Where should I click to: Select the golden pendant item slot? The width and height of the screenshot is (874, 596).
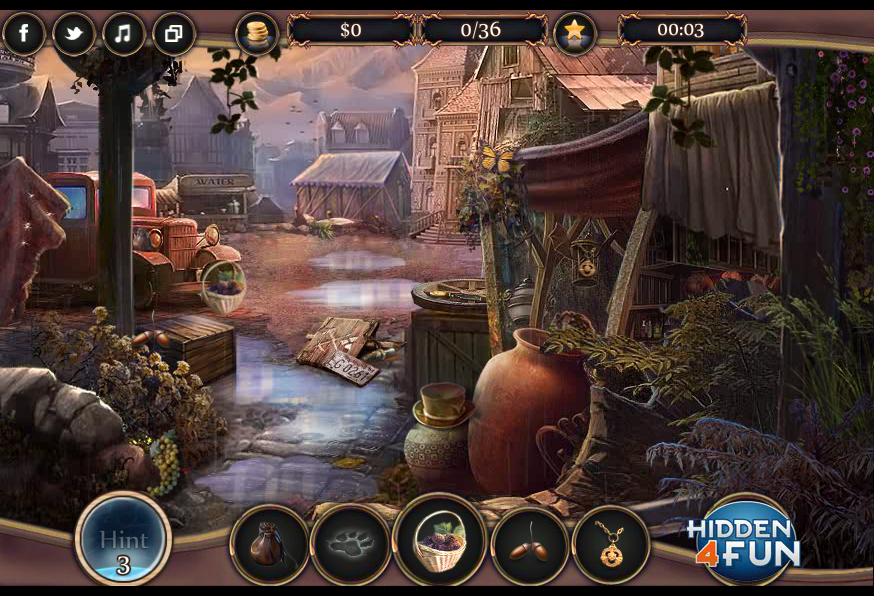point(611,545)
